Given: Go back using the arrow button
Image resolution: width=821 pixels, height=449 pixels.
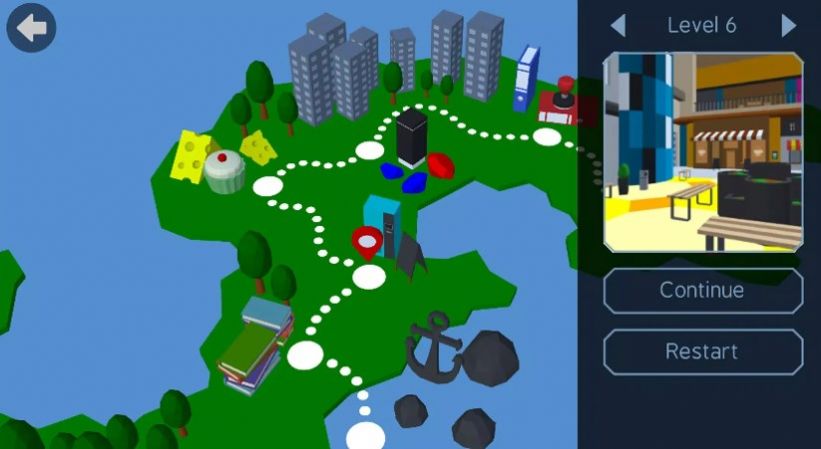Looking at the screenshot, I should click(31, 28).
